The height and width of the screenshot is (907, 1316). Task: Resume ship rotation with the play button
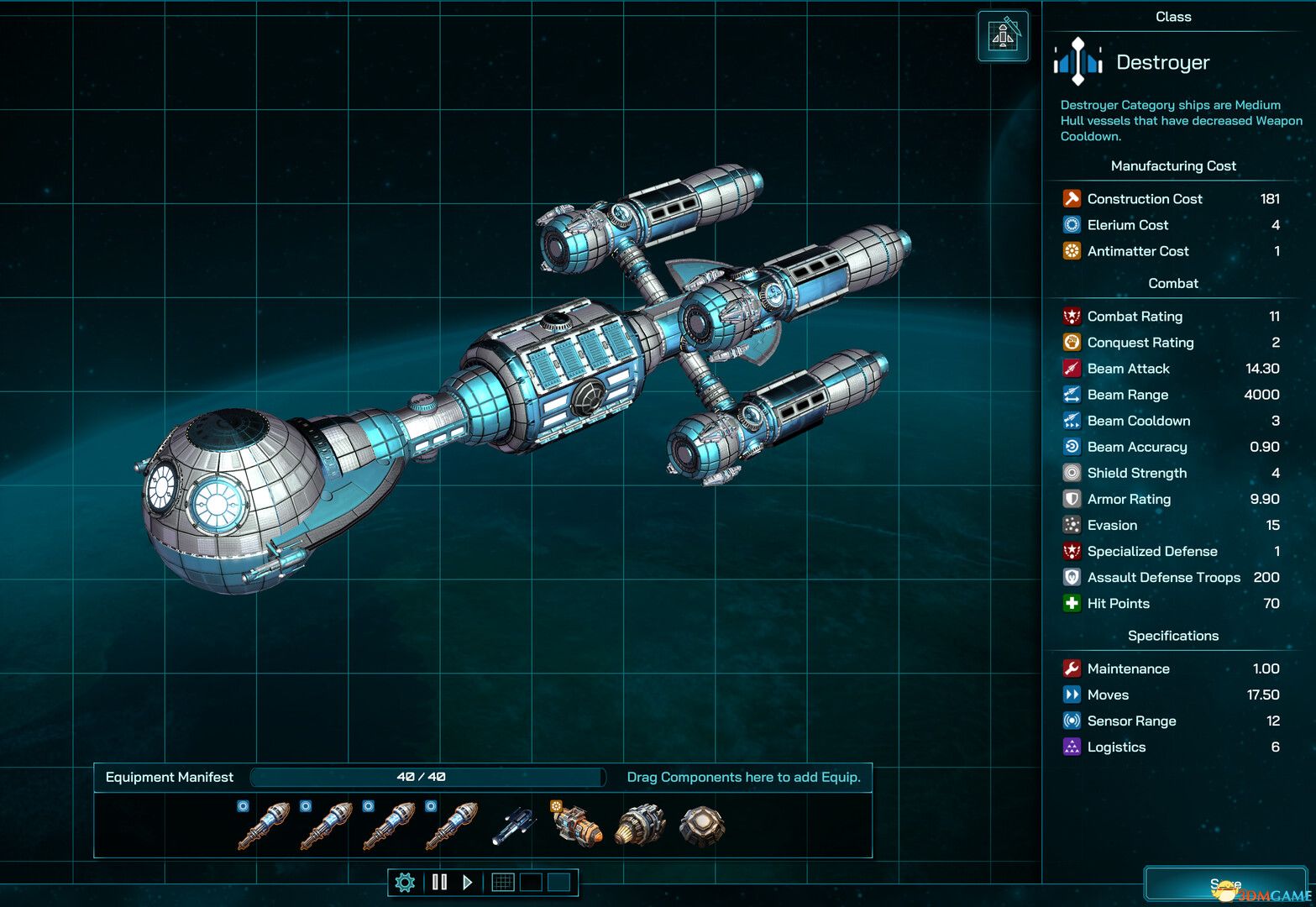coord(467,882)
